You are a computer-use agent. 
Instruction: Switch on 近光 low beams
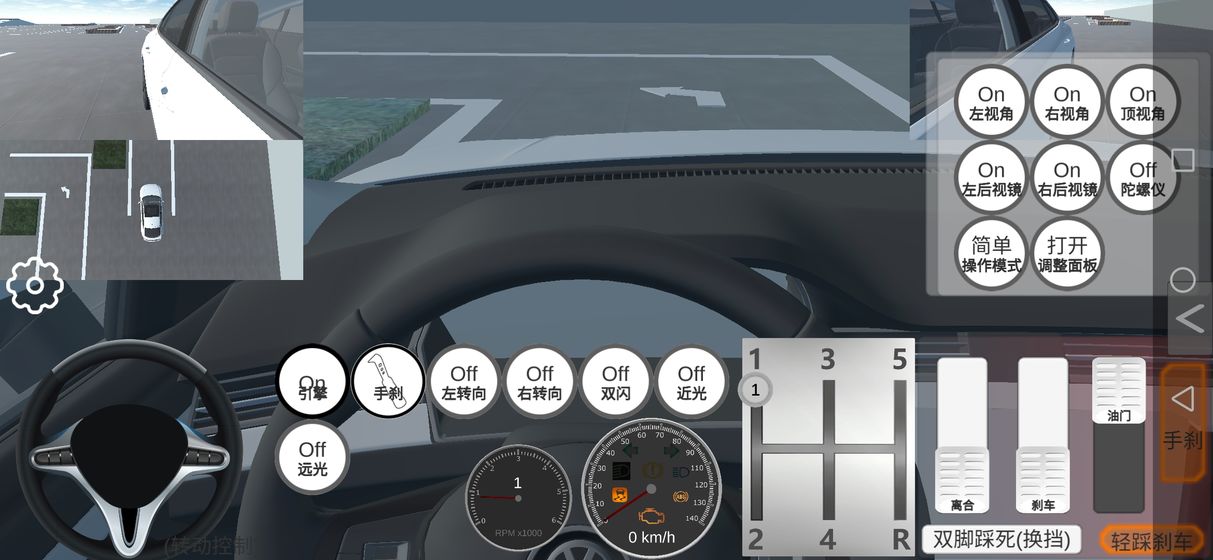pyautogui.click(x=691, y=382)
